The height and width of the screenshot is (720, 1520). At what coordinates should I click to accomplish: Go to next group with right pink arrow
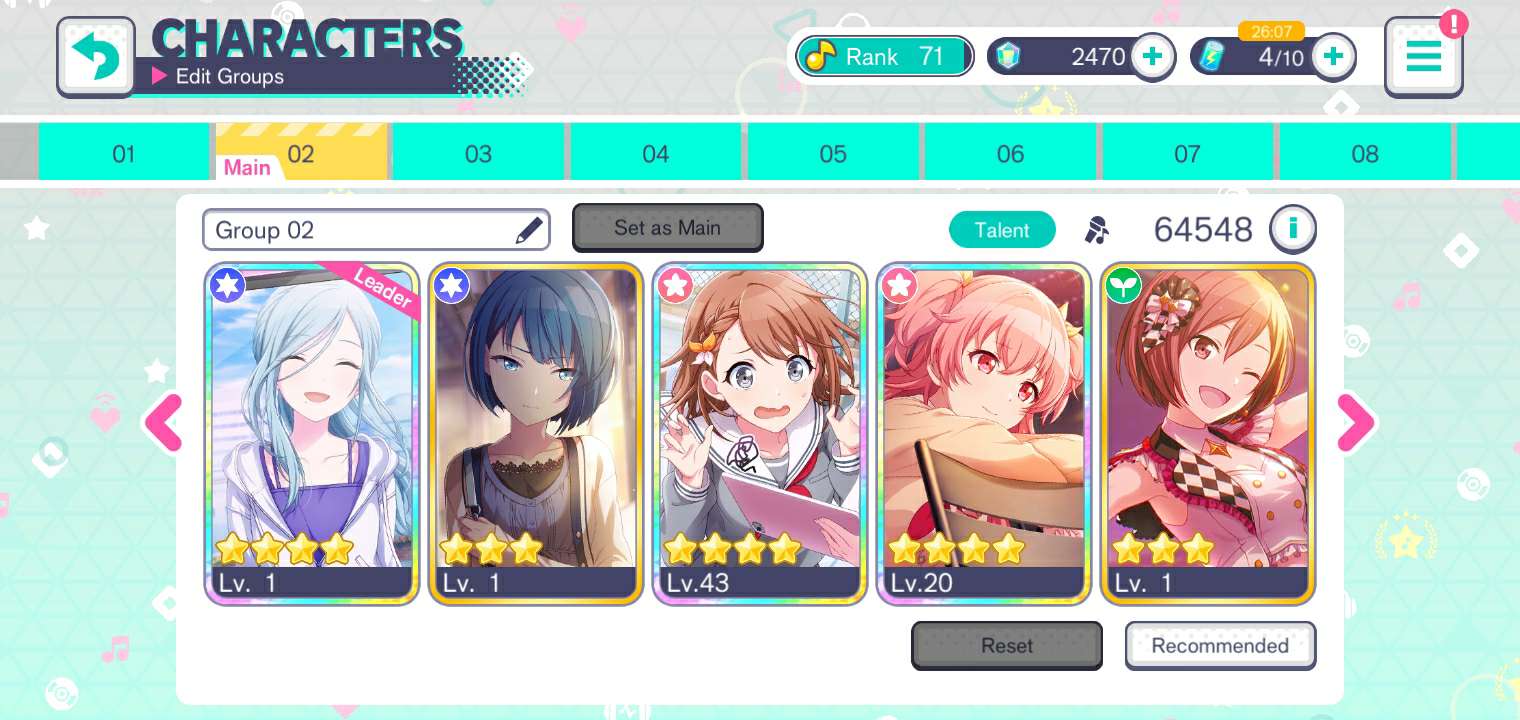pyautogui.click(x=1355, y=423)
